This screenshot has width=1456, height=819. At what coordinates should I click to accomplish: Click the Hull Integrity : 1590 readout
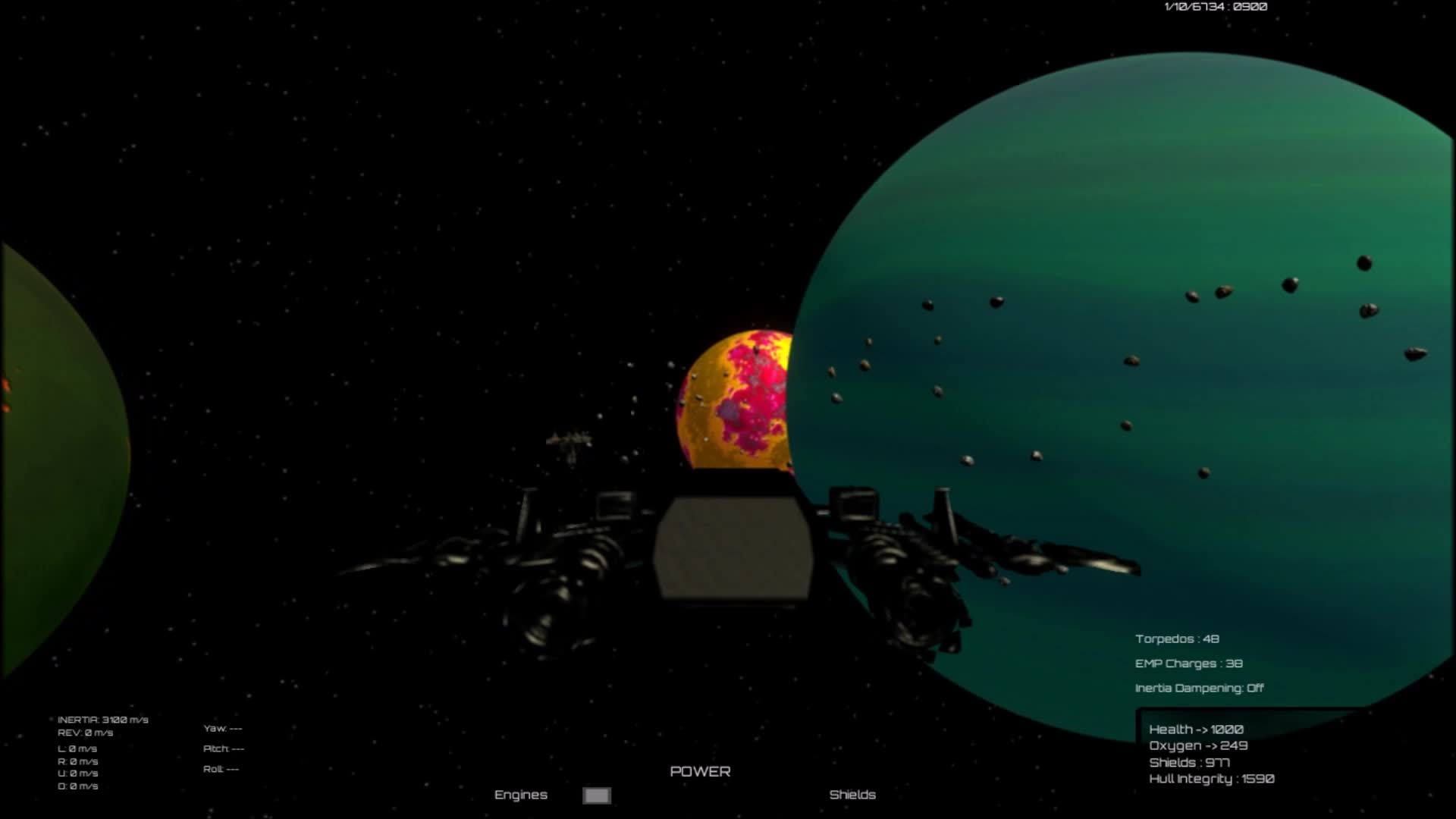pos(1212,778)
